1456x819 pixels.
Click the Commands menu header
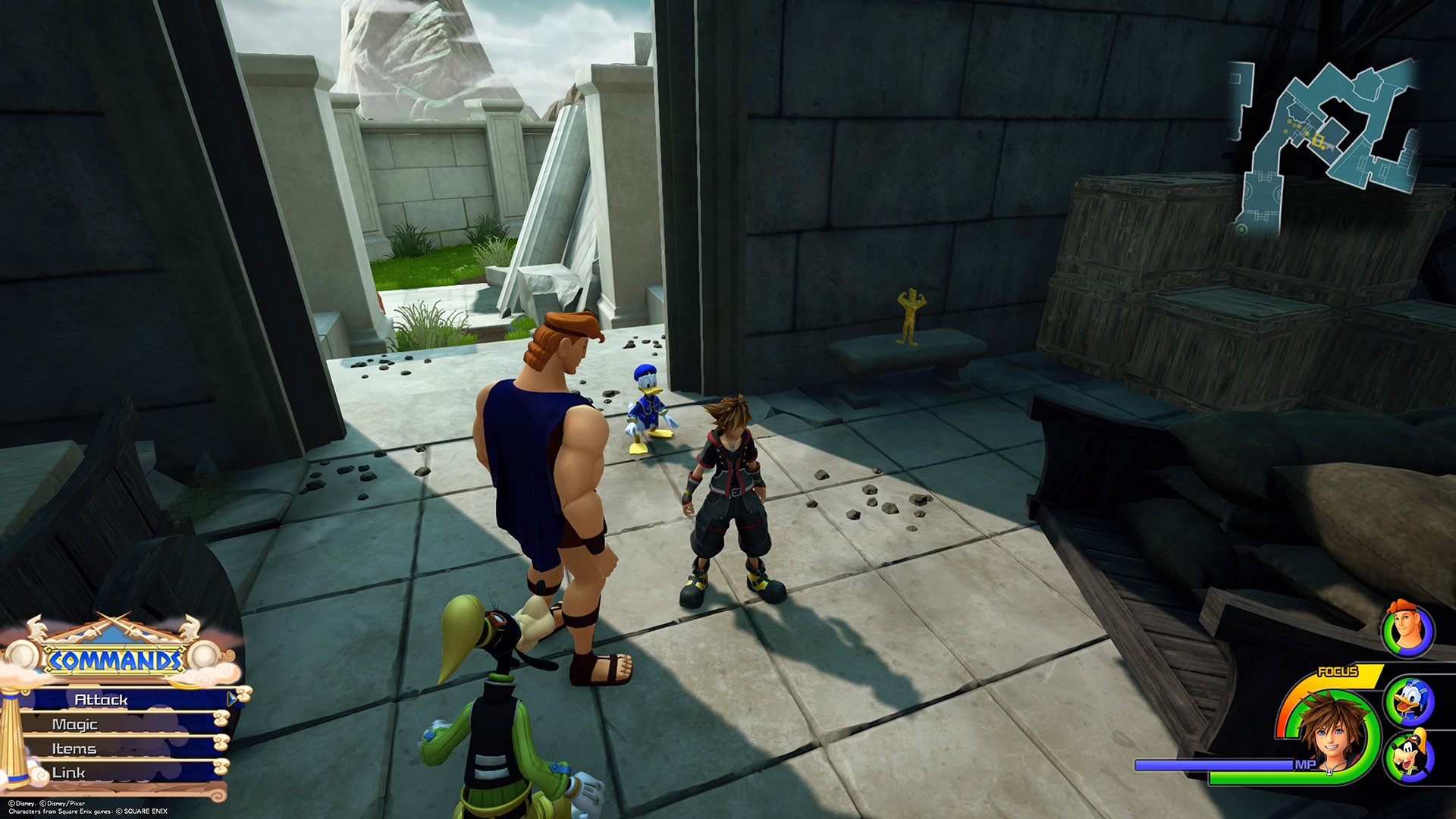pyautogui.click(x=115, y=660)
